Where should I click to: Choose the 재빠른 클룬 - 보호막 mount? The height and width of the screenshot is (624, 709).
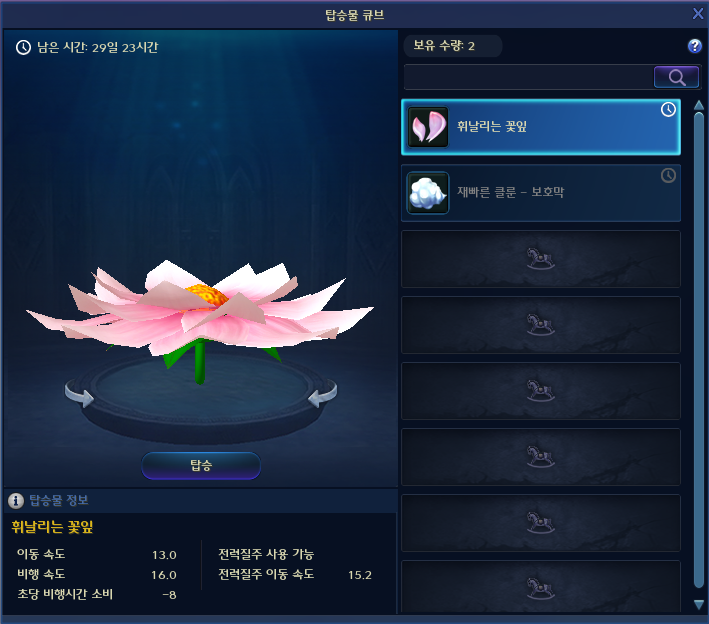click(x=541, y=193)
